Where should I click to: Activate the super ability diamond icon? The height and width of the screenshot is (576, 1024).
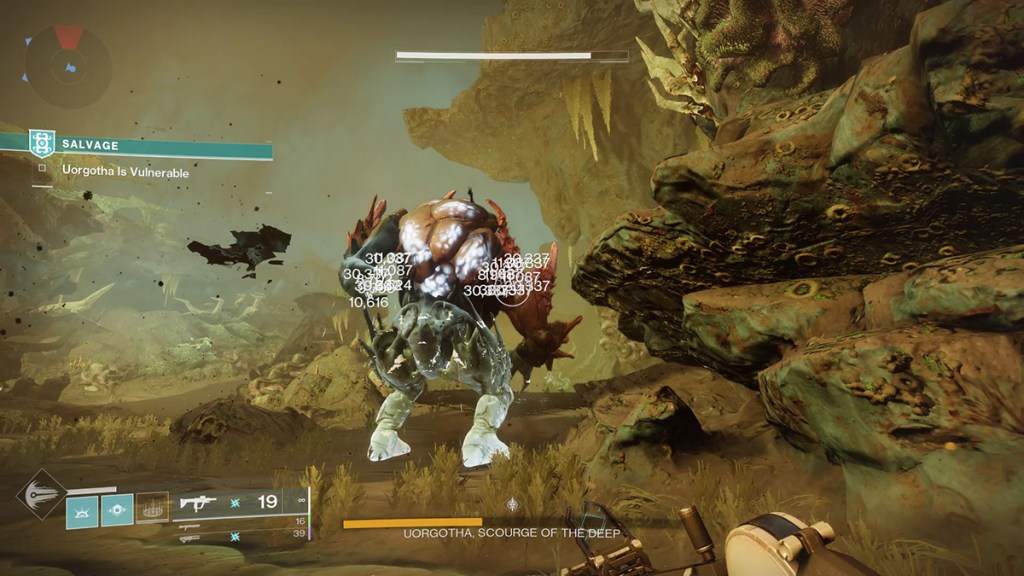(x=42, y=494)
